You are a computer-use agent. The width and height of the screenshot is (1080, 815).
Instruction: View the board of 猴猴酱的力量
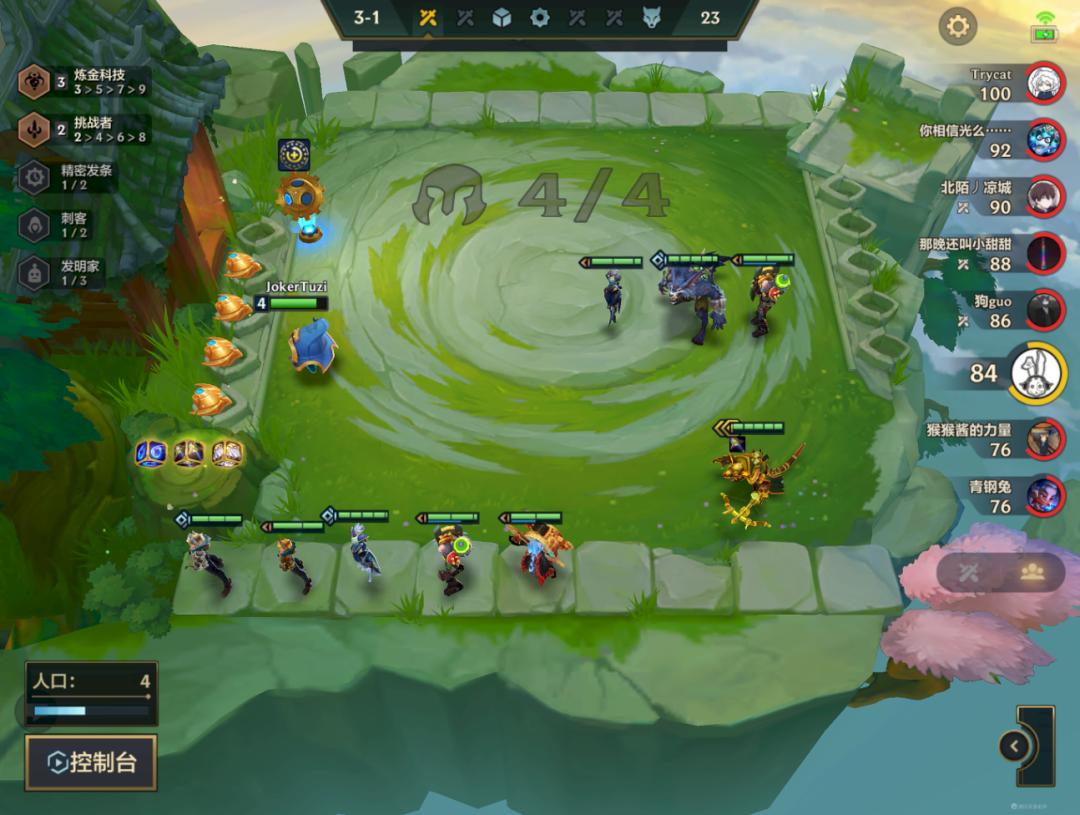1045,439
